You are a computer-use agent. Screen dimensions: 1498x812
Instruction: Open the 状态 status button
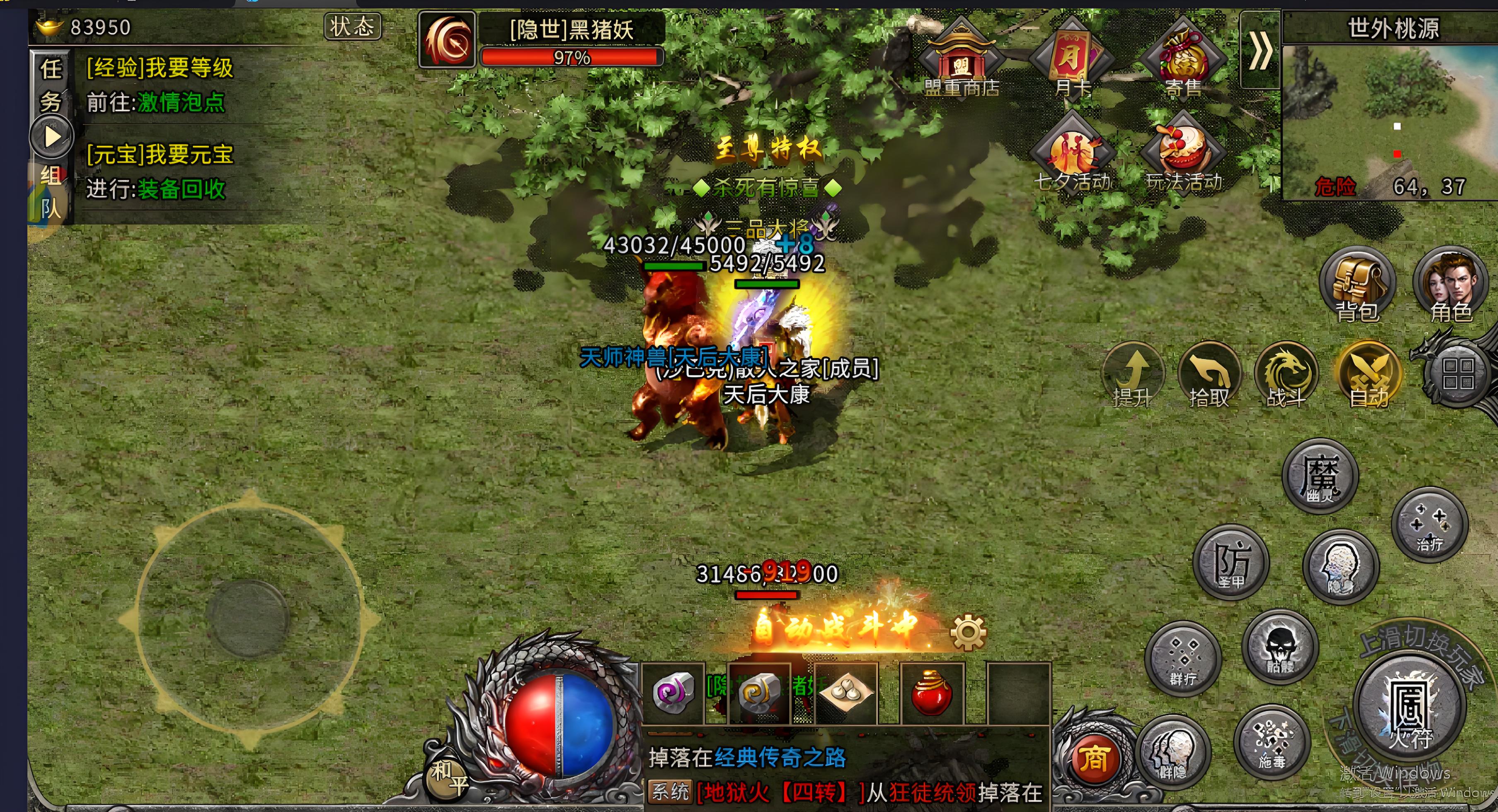352,27
